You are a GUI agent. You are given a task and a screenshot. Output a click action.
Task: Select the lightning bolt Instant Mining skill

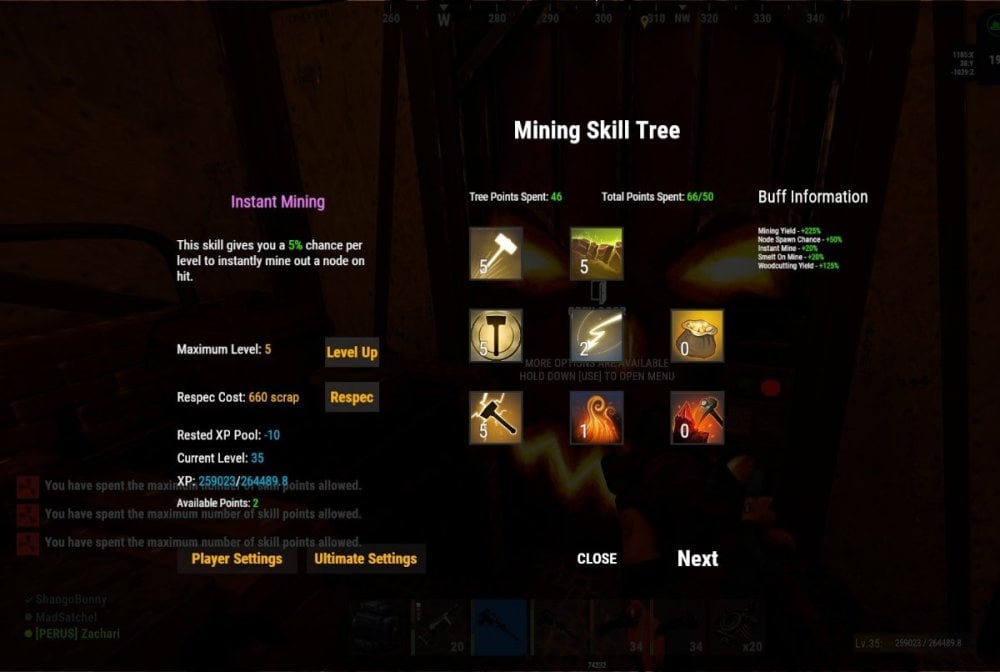tap(596, 335)
